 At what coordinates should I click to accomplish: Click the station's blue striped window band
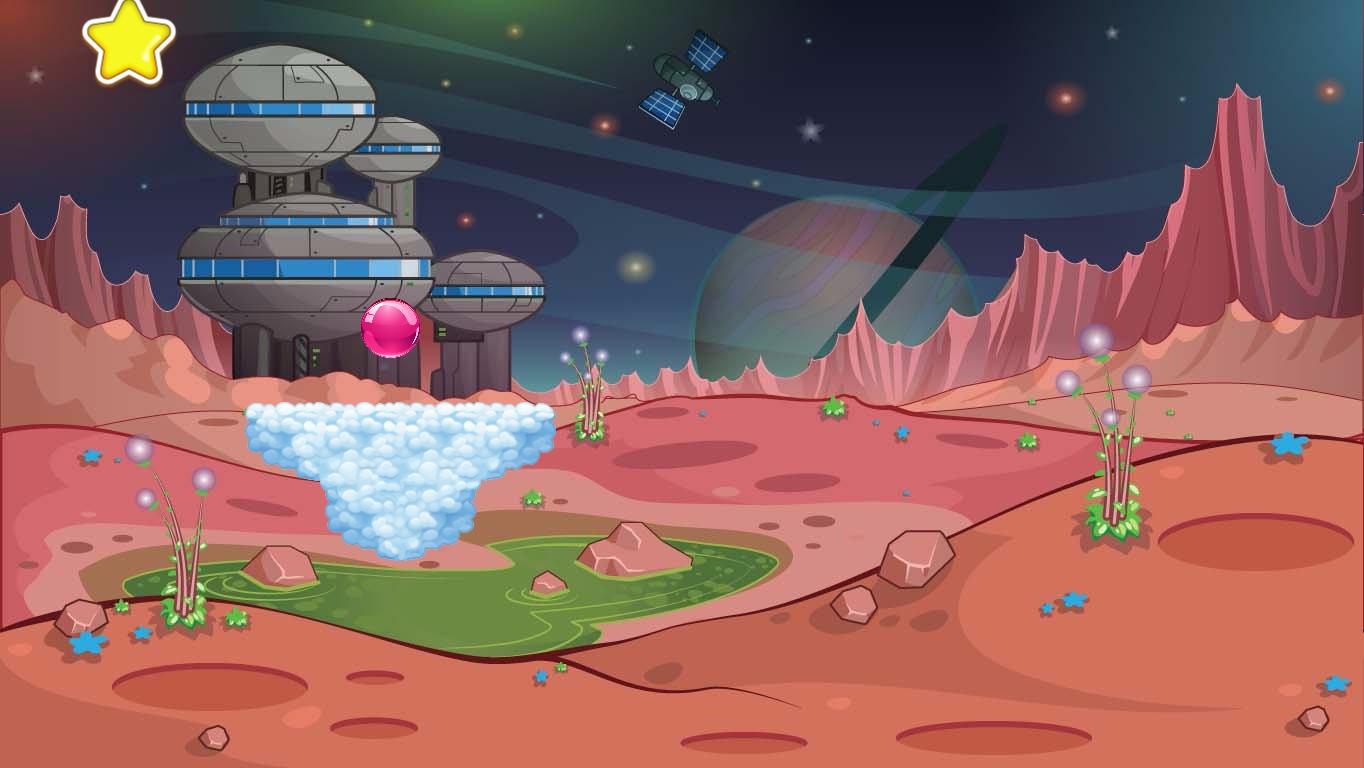290,268
